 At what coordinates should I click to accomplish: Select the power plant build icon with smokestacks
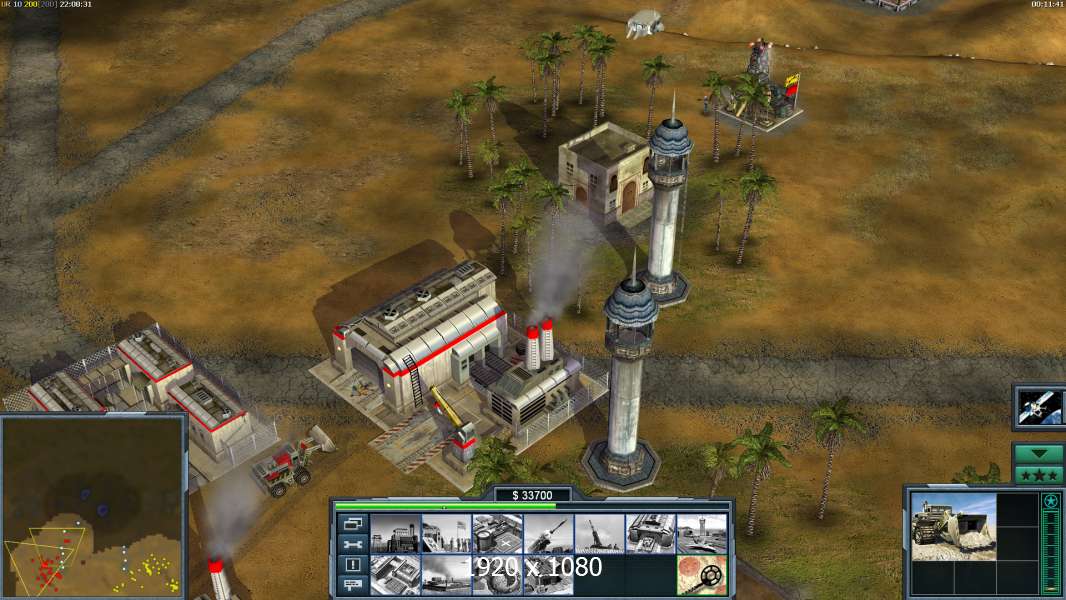pos(395,534)
